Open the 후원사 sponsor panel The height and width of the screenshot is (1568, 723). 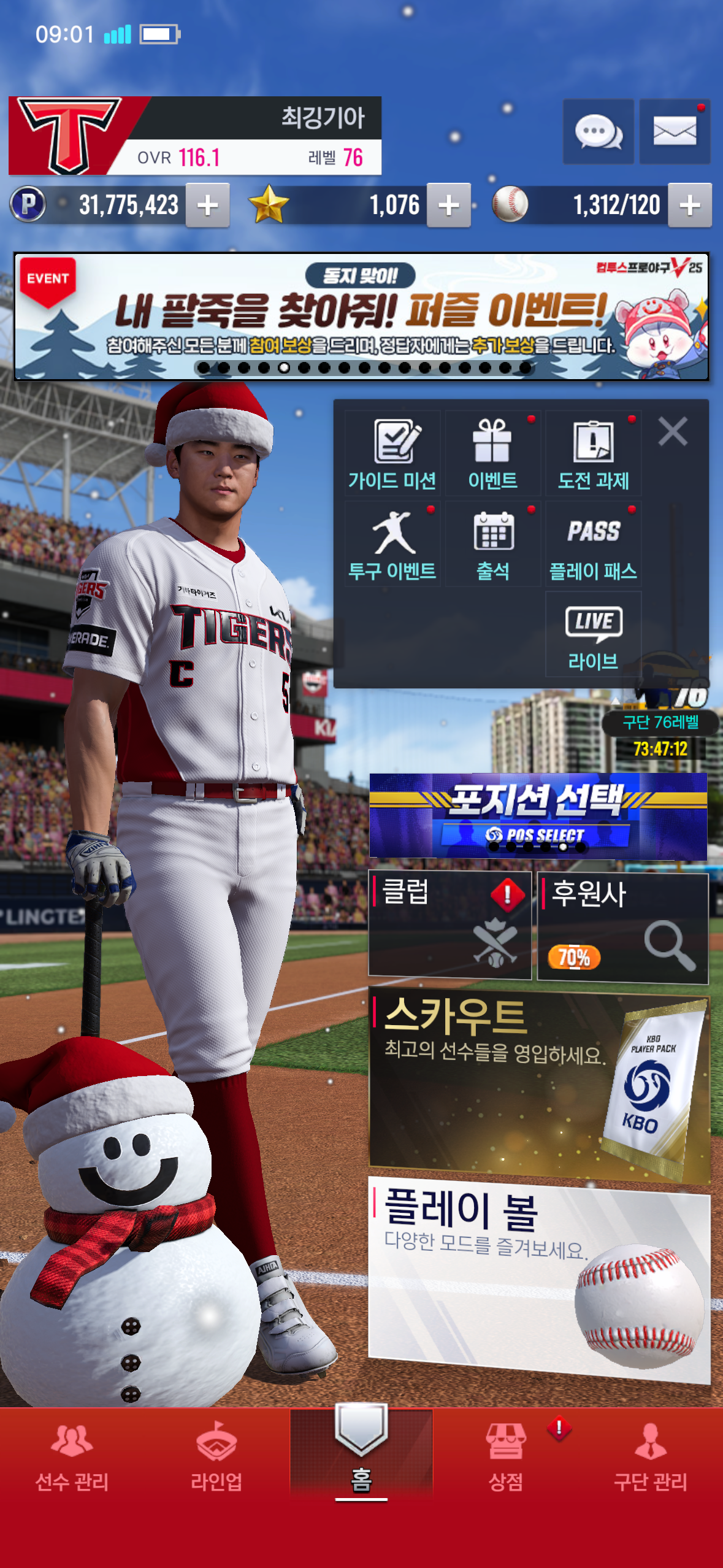click(x=622, y=927)
